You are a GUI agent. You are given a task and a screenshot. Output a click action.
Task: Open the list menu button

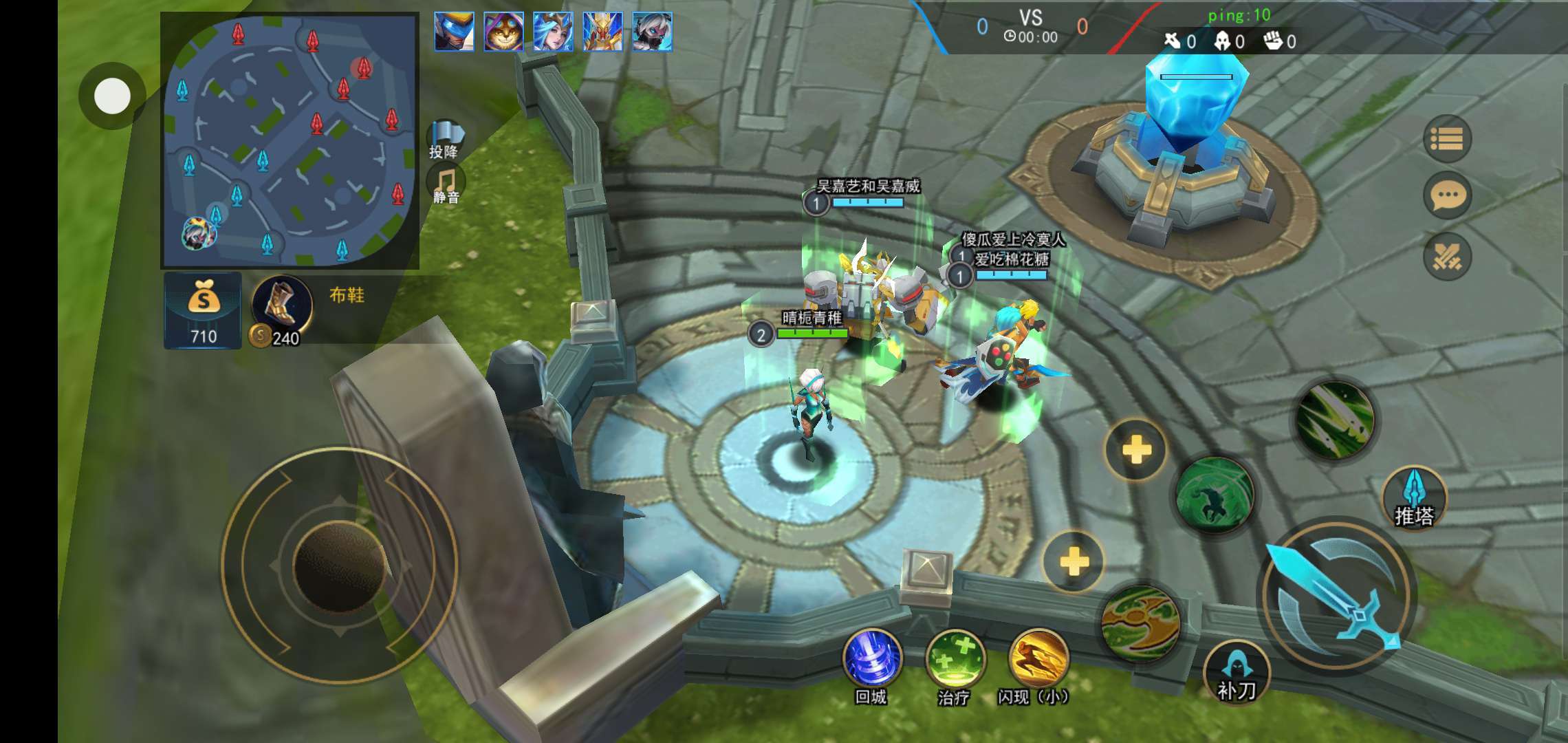[x=1447, y=139]
